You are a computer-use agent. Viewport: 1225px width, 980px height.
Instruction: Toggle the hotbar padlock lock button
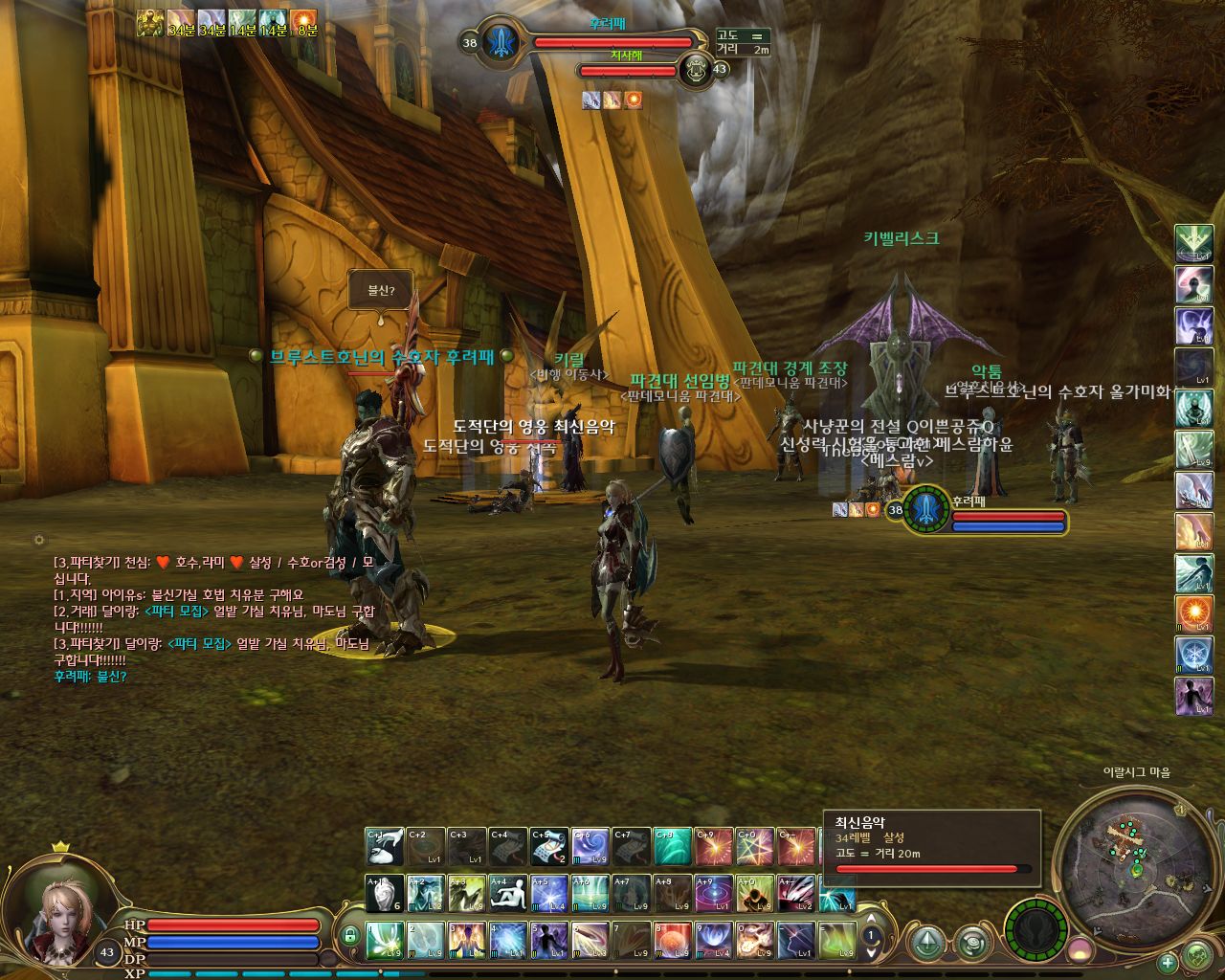[x=350, y=935]
